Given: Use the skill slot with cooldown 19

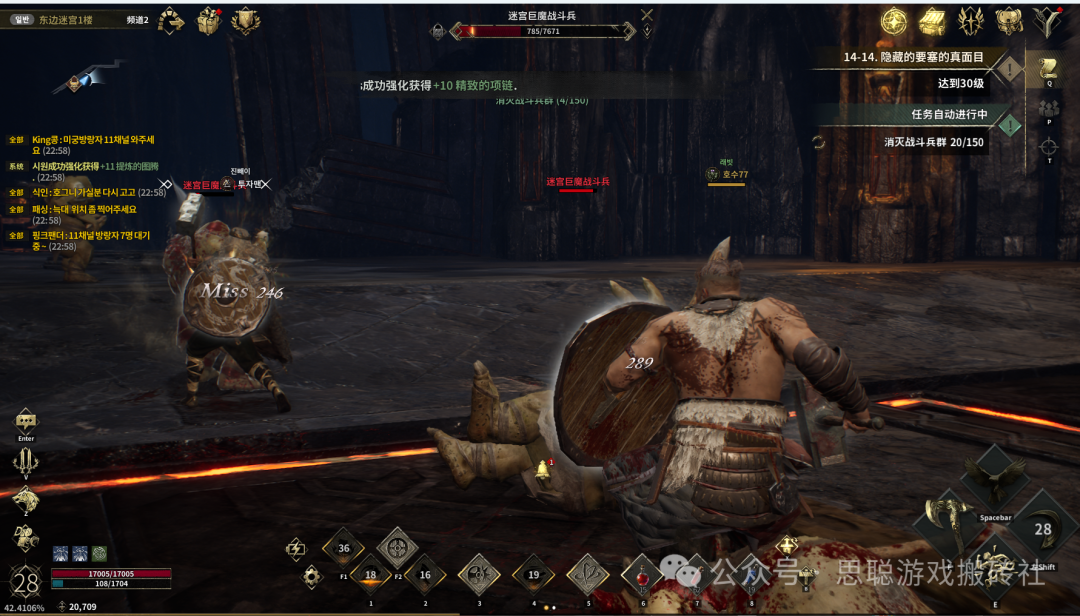Looking at the screenshot, I should (x=533, y=575).
